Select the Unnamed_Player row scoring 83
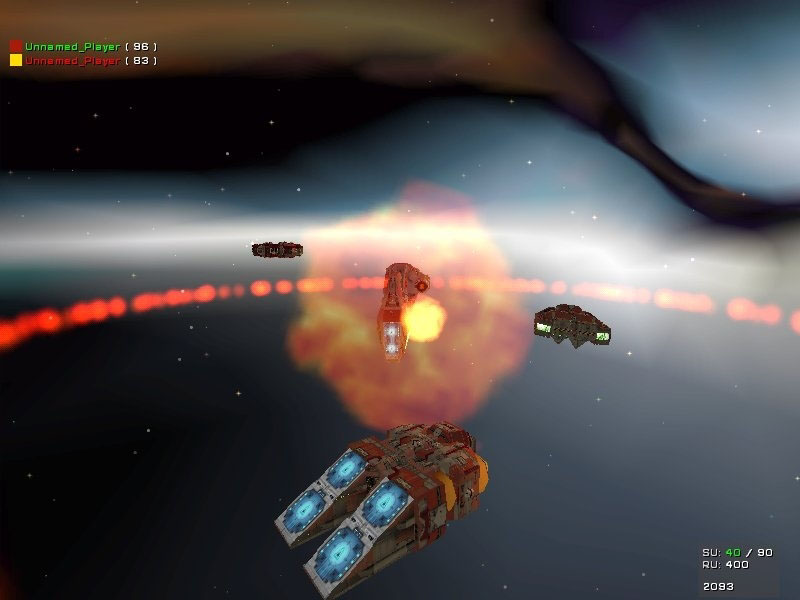 83,60
